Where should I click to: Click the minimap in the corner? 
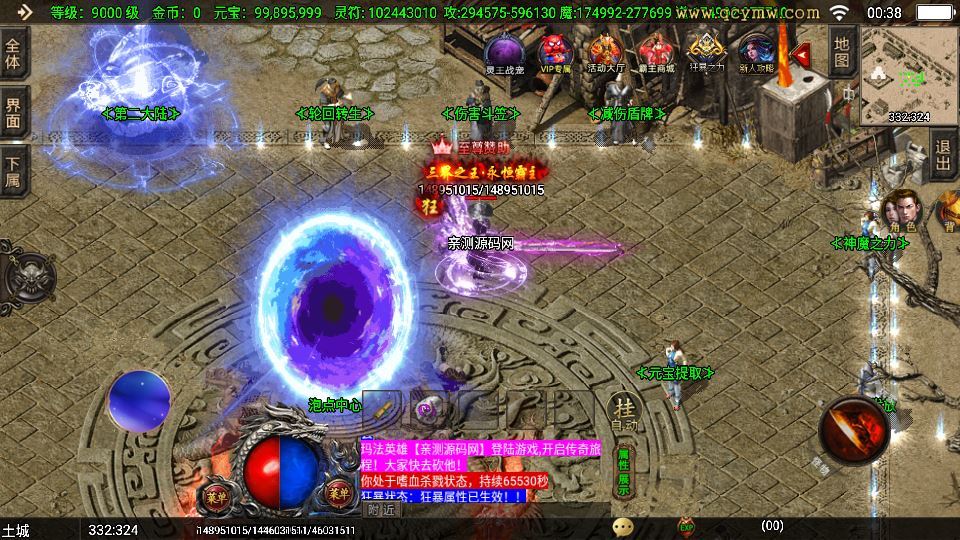click(908, 74)
